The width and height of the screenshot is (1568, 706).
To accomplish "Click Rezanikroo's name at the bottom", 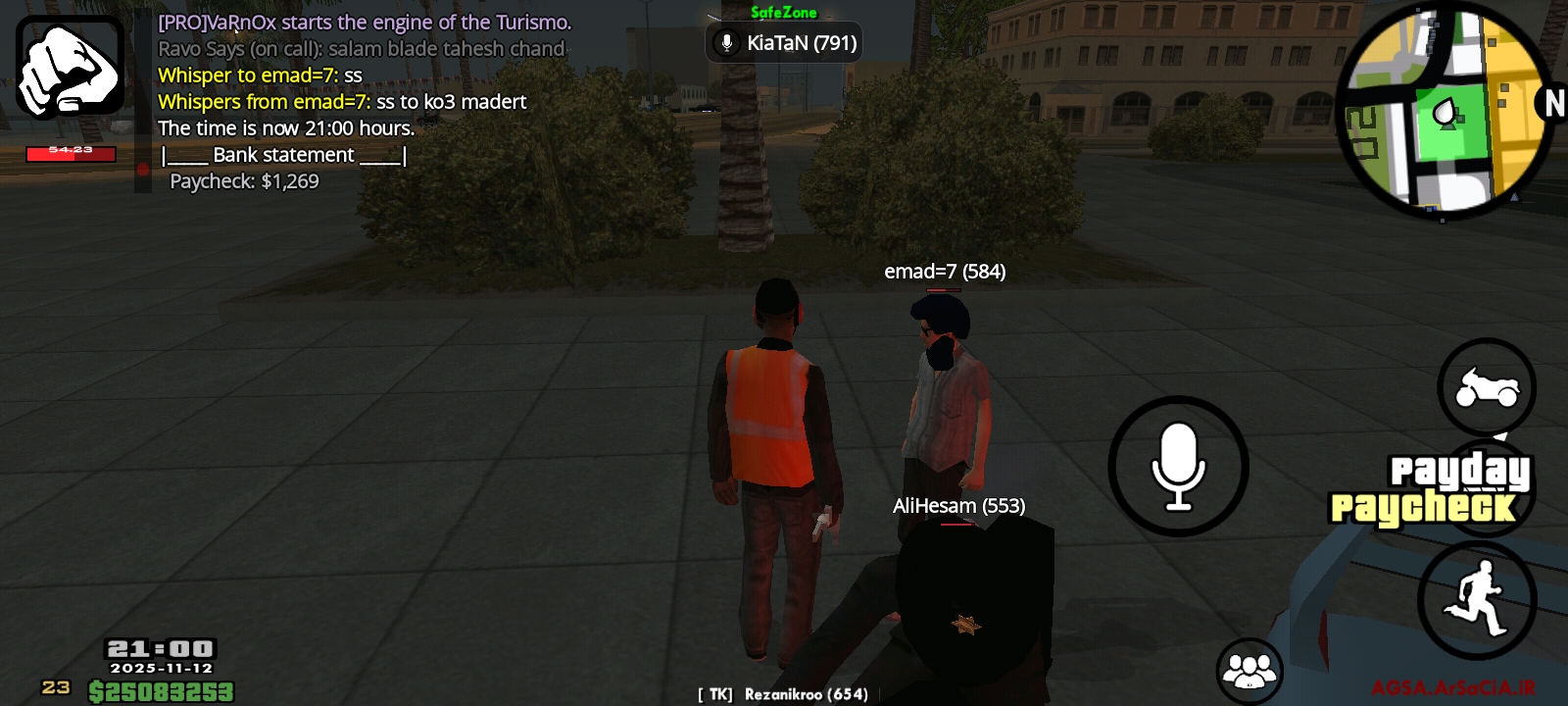I will (x=784, y=693).
